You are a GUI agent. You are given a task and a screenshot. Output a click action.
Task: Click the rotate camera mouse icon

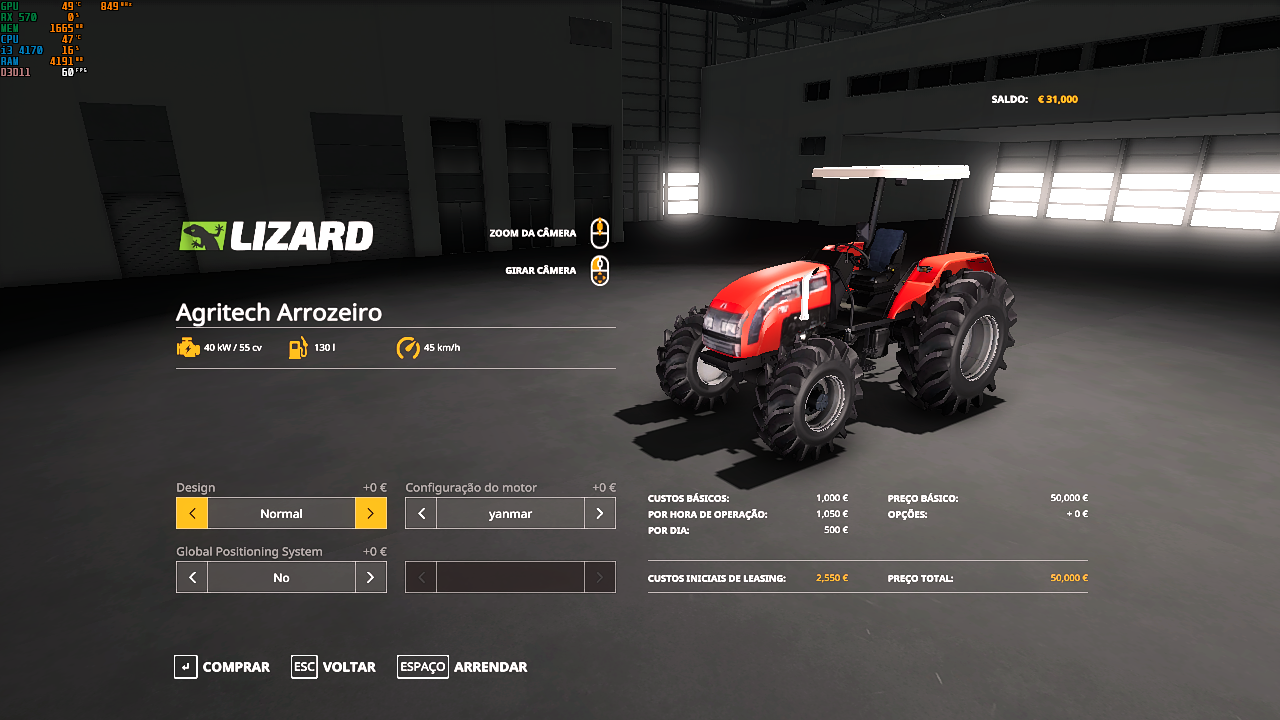coord(599,270)
